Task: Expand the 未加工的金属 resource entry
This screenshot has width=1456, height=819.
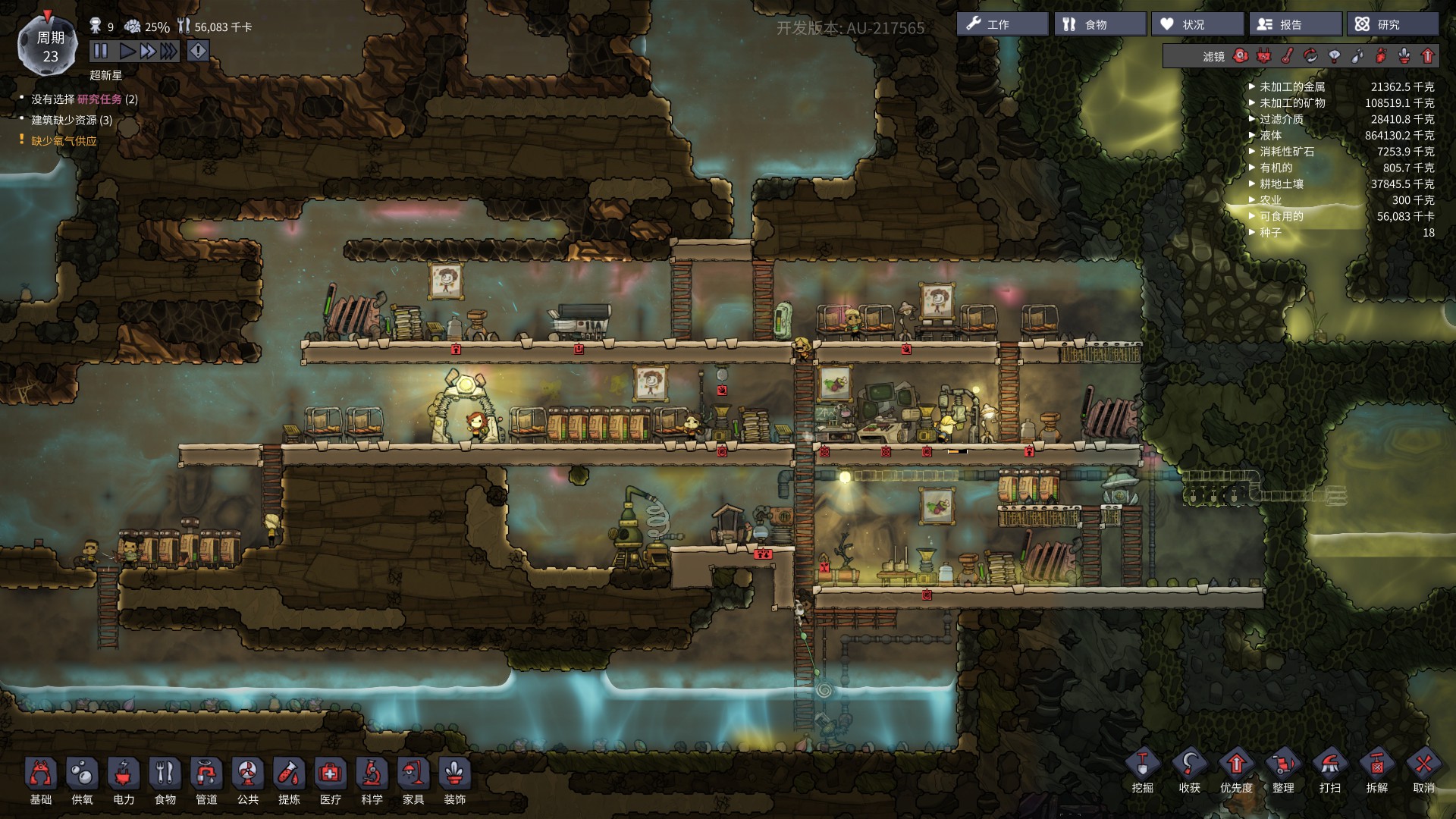Action: pos(1250,86)
